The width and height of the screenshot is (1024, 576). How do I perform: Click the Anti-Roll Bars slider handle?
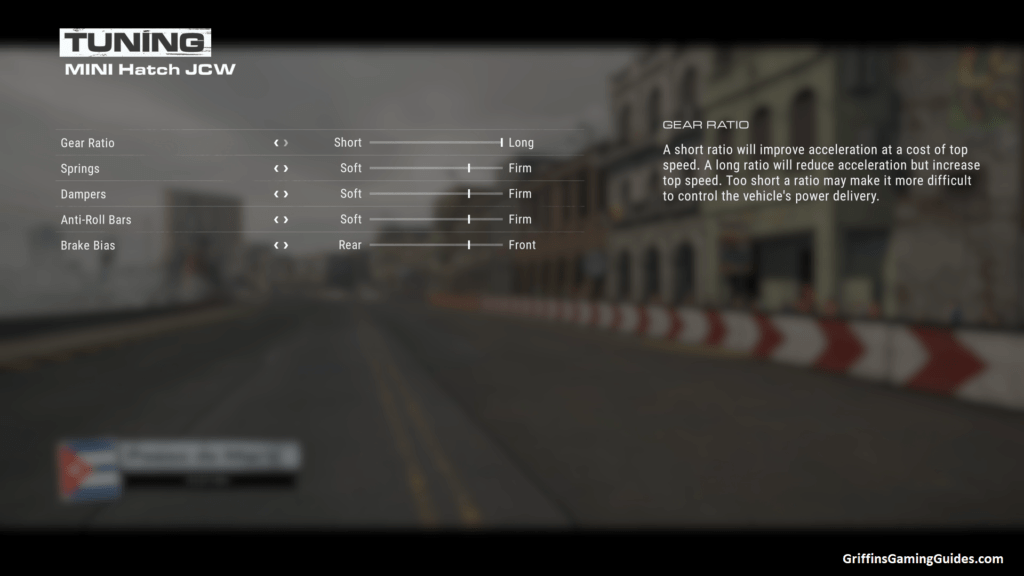(x=469, y=220)
